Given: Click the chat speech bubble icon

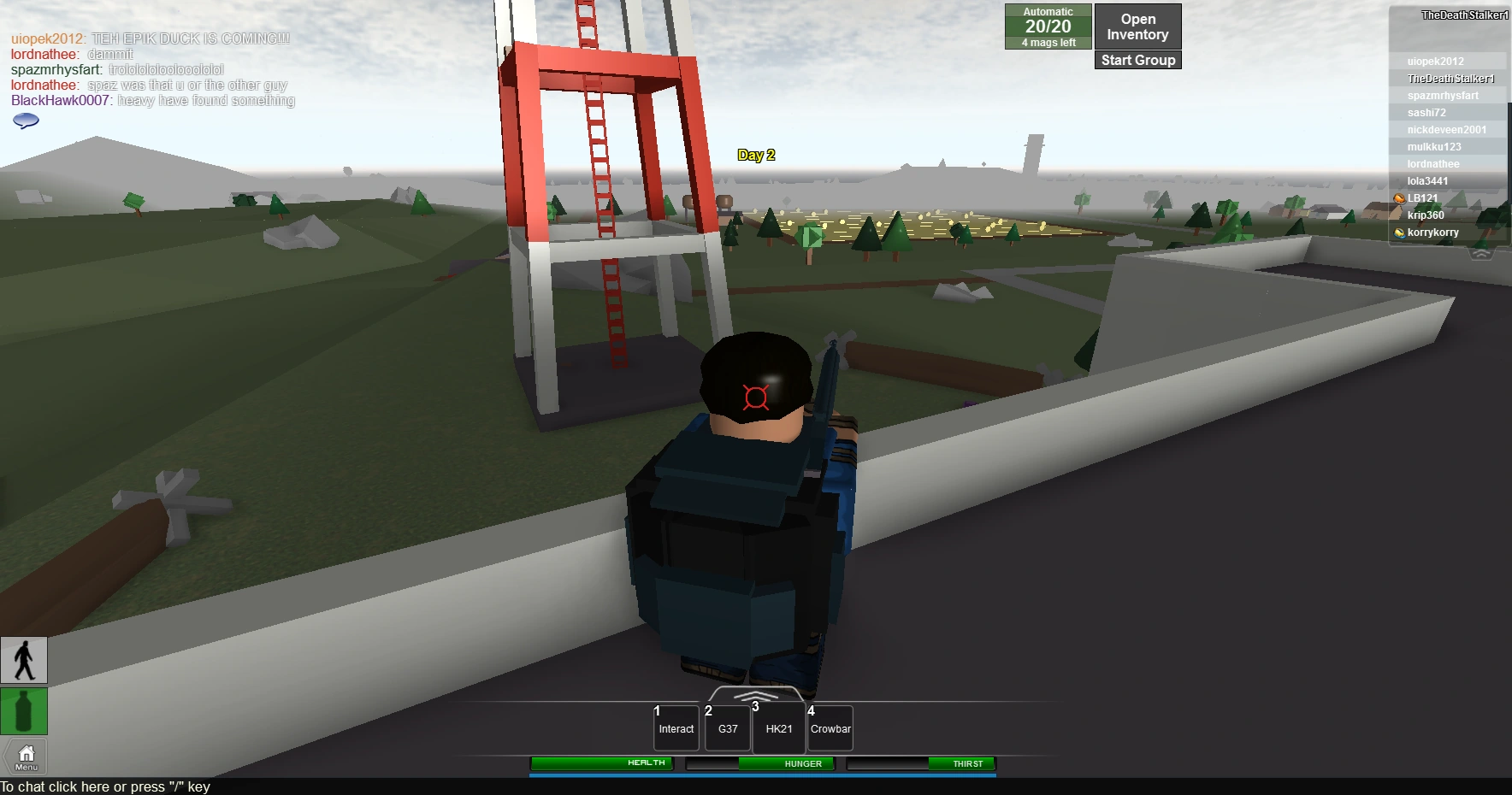Looking at the screenshot, I should tap(25, 121).
